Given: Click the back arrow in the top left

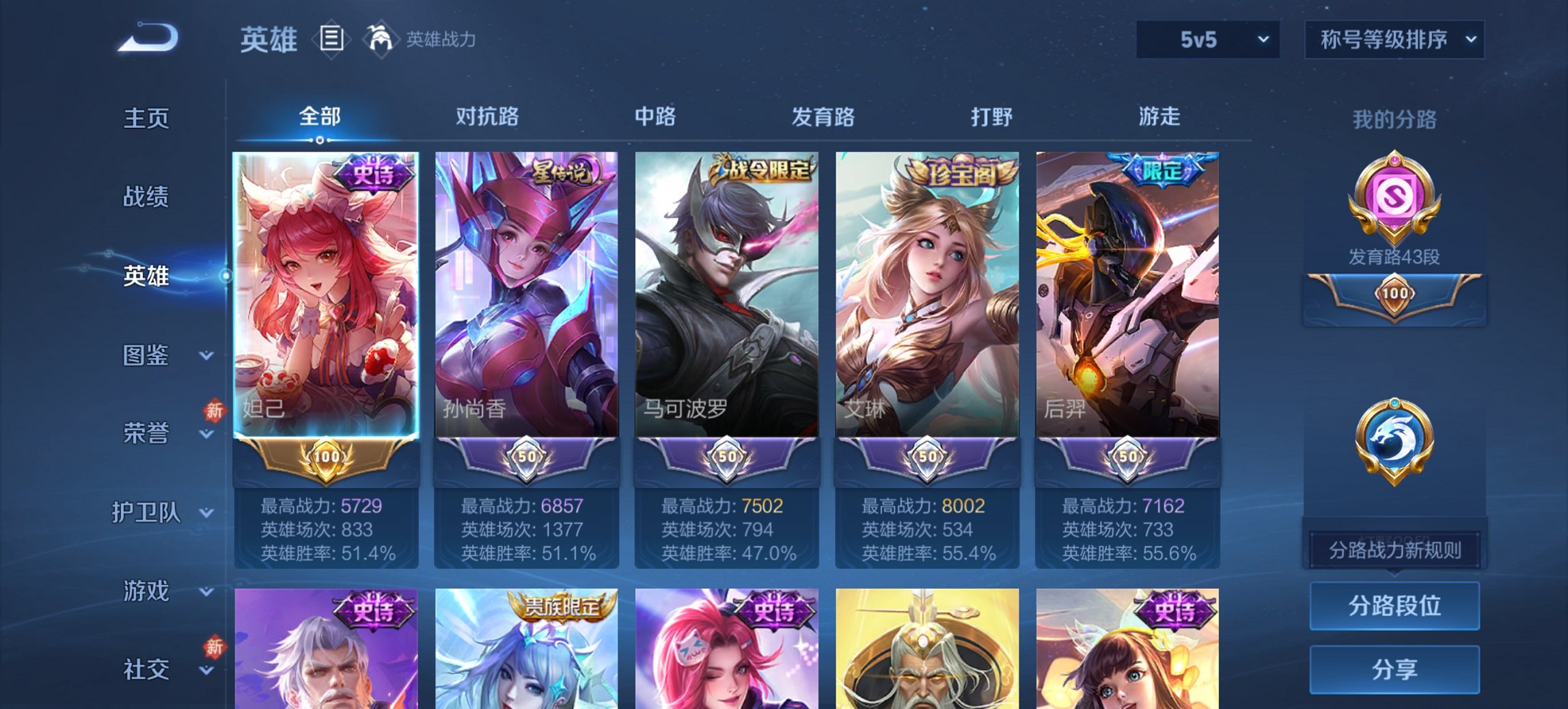Looking at the screenshot, I should (145, 39).
